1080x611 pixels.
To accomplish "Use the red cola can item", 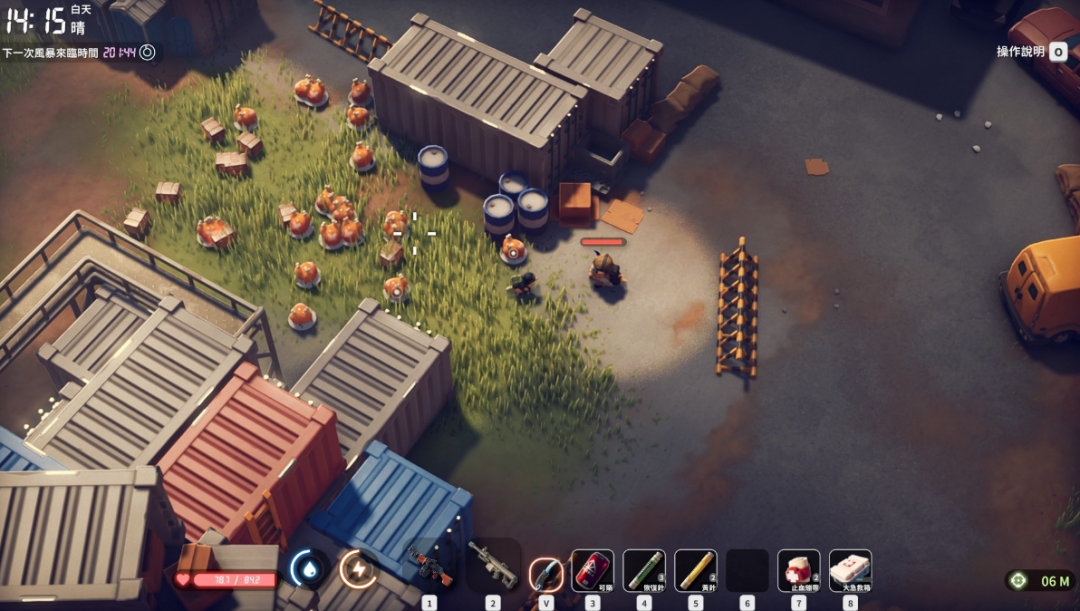I will [x=592, y=570].
